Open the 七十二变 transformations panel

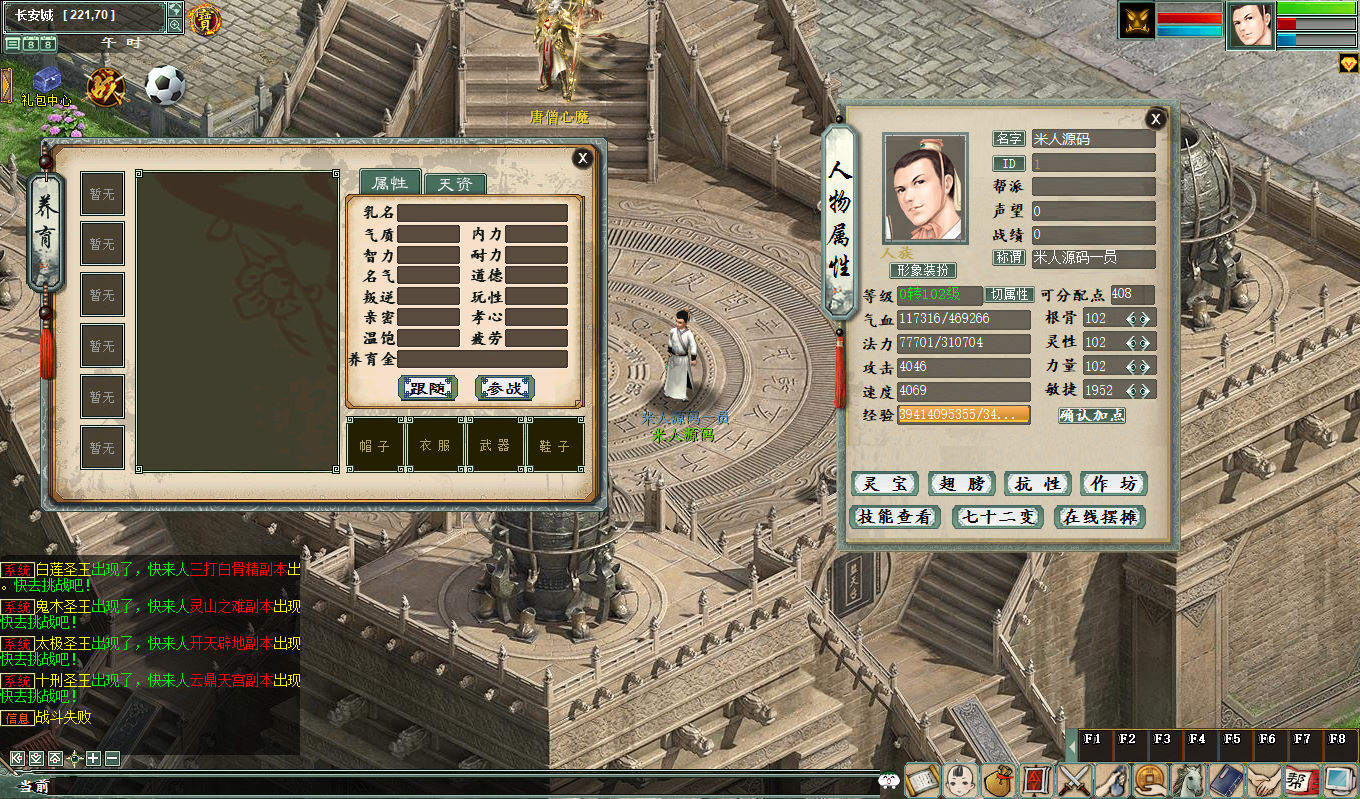pyautogui.click(x=997, y=517)
